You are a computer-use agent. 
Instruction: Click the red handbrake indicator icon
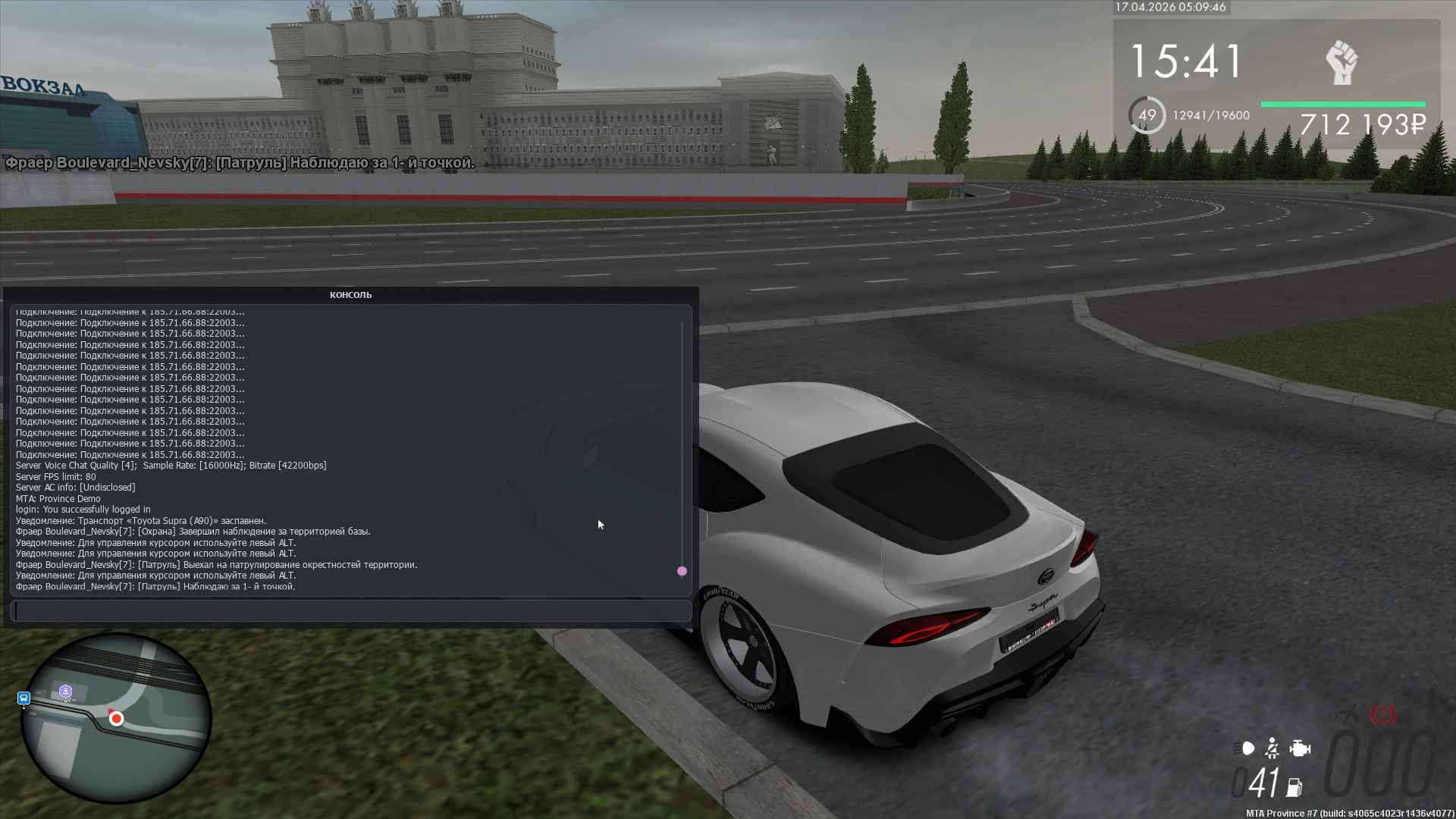pos(1383,714)
